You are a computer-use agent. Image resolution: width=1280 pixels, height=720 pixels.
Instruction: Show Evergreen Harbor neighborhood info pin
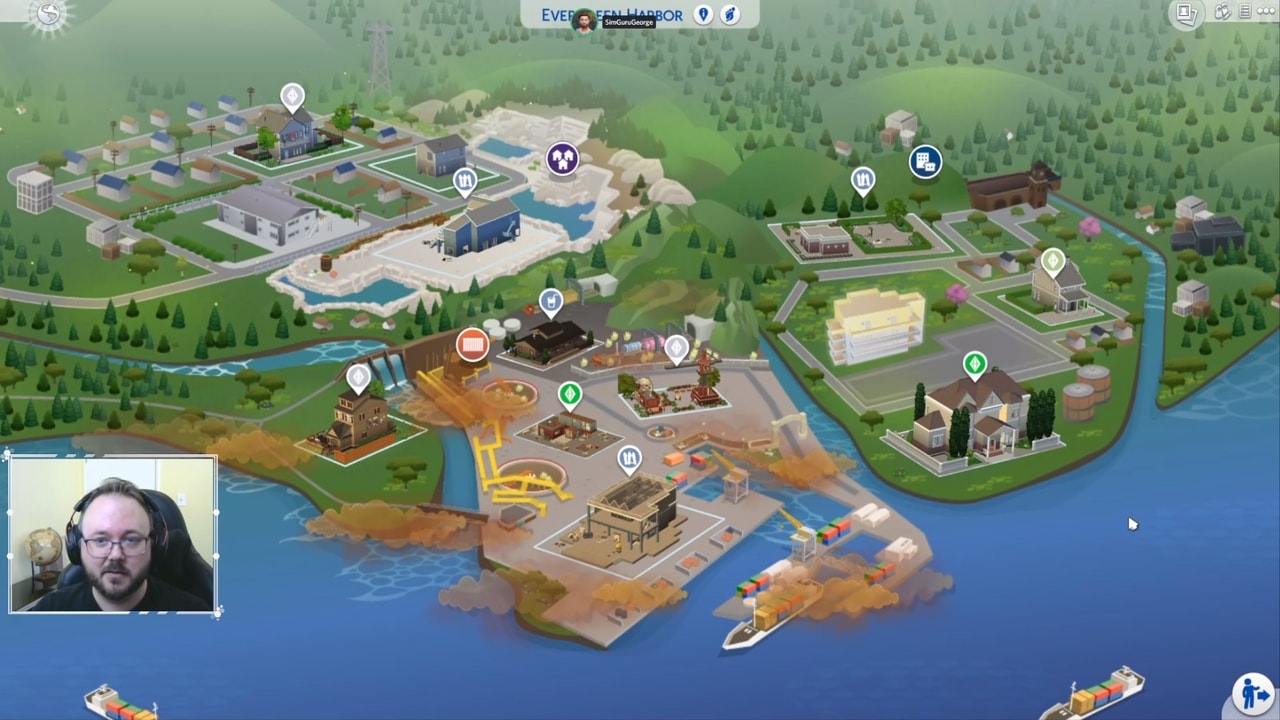coord(703,15)
